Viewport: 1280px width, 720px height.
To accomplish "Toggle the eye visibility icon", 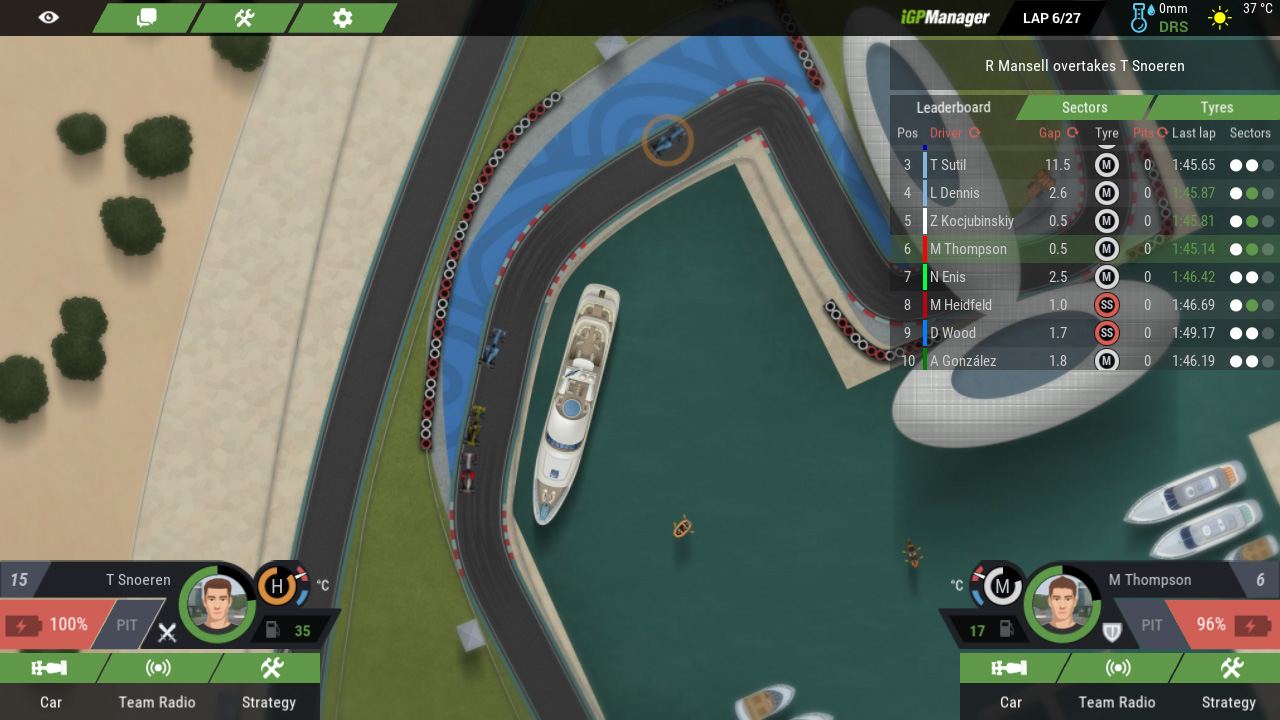I will [48, 18].
